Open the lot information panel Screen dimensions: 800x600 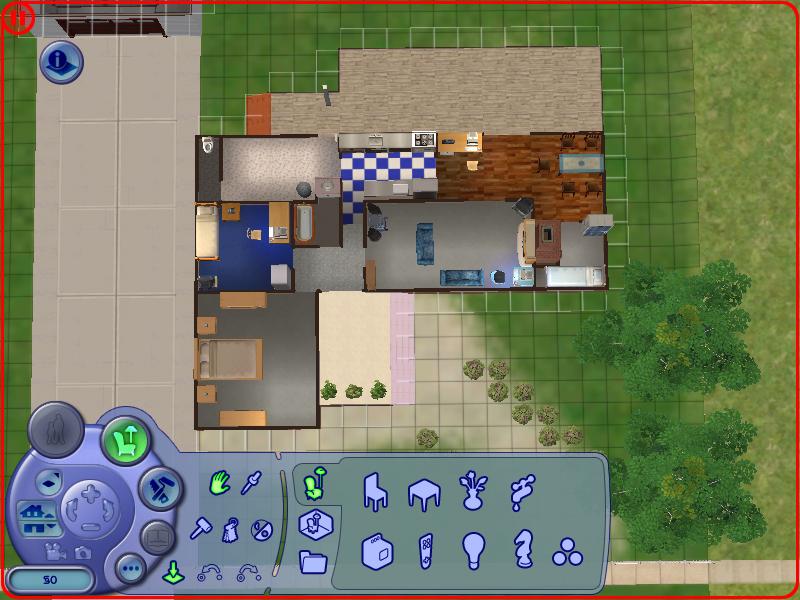point(60,62)
